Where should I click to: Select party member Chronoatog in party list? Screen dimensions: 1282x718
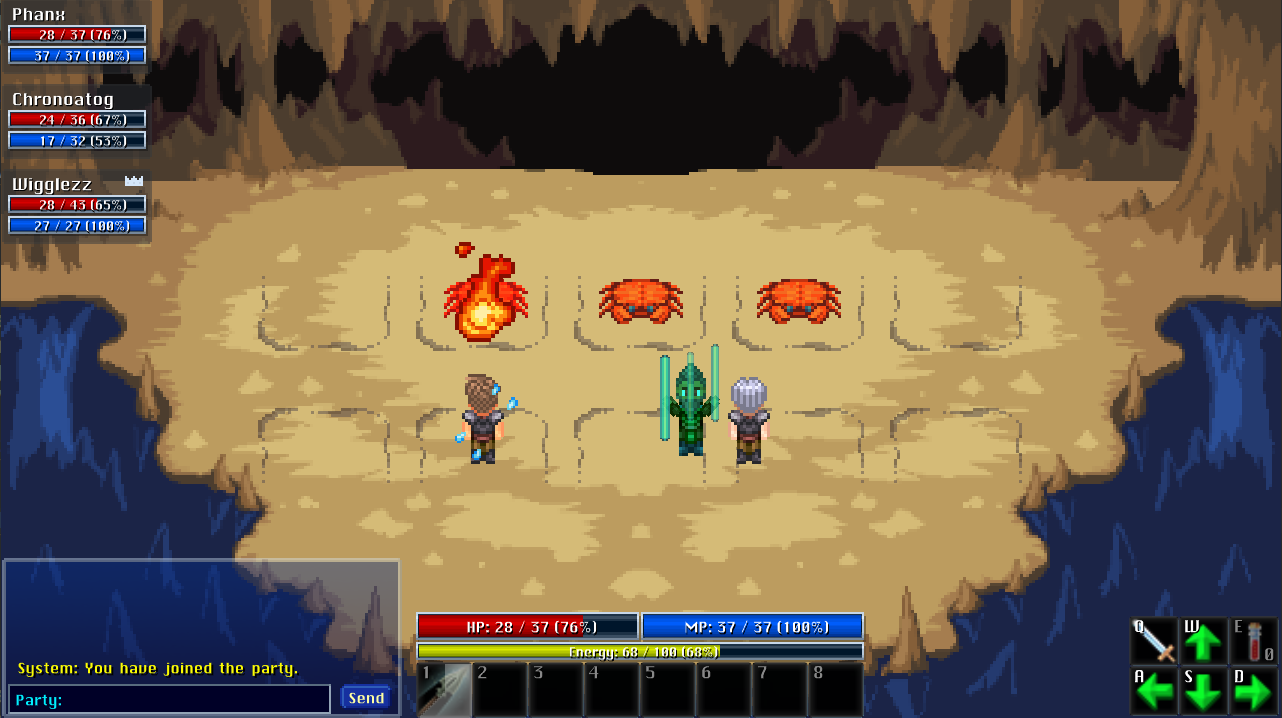63,99
